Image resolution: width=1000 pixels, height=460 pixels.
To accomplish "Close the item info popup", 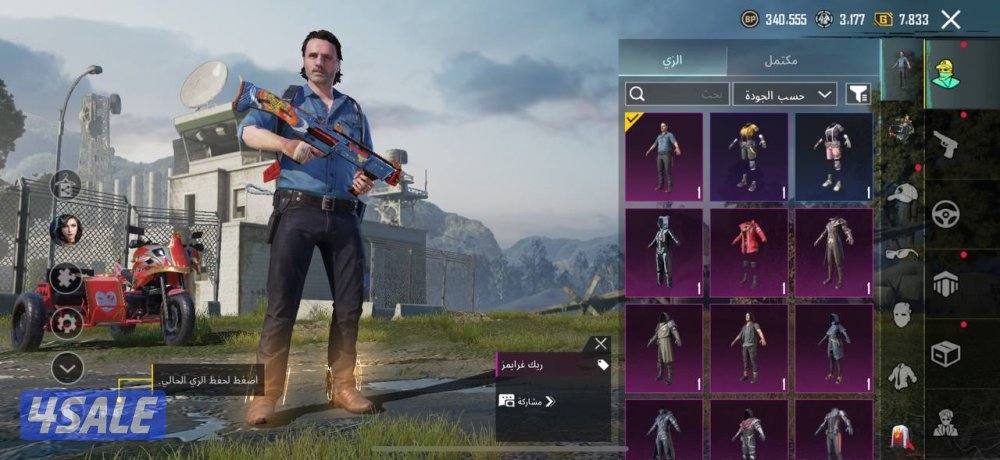I will tap(600, 344).
